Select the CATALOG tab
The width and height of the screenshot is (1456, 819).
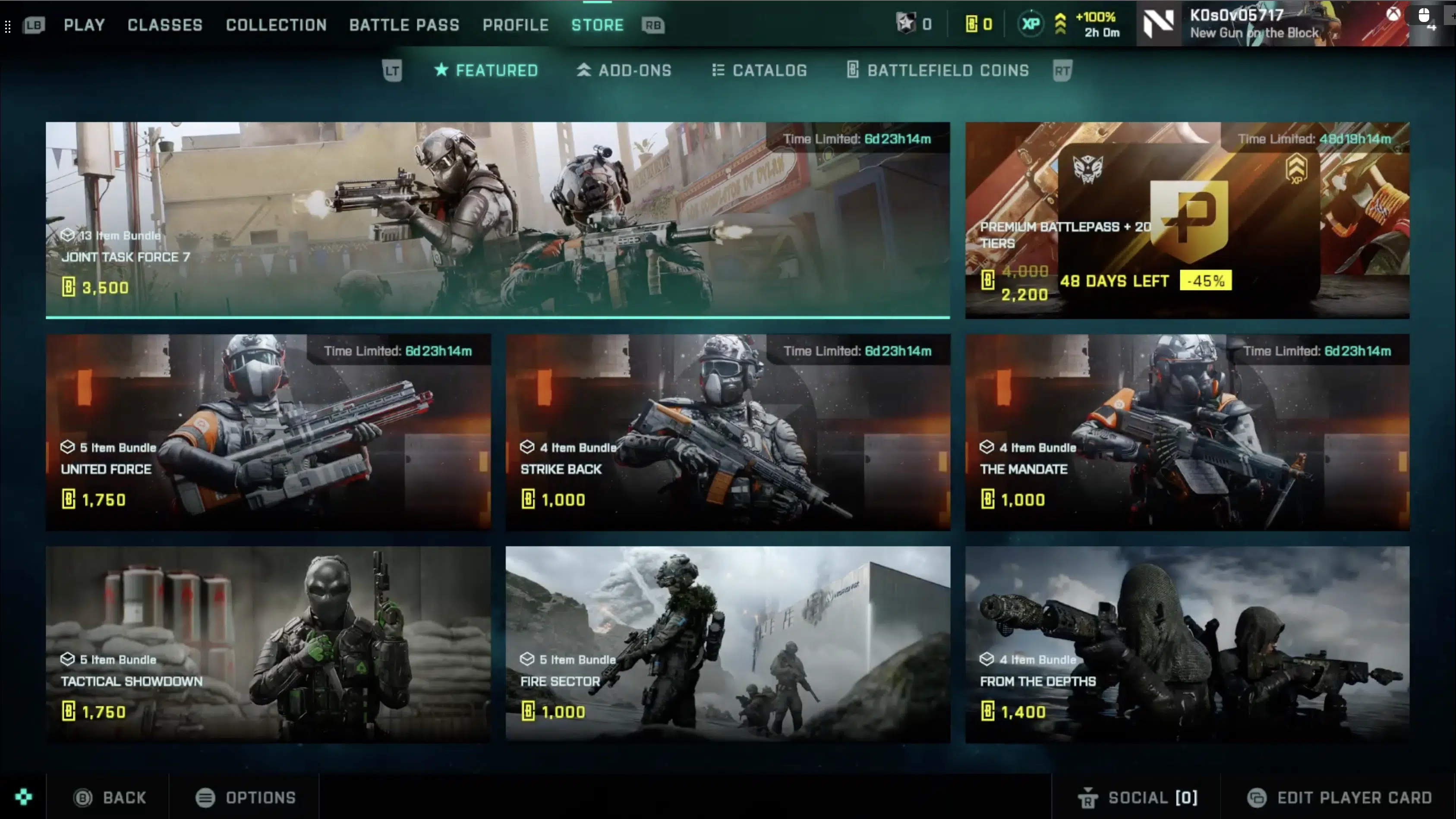point(759,70)
